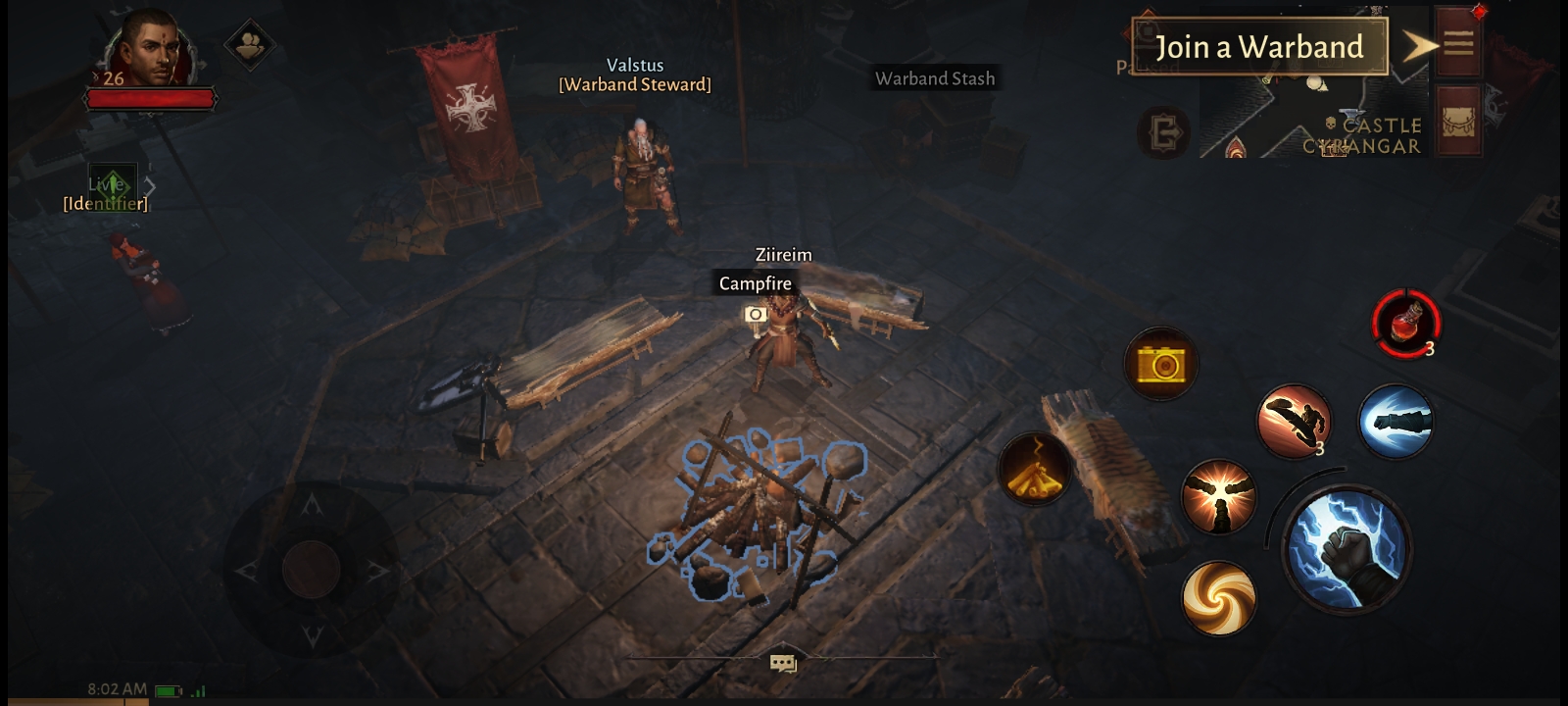
Task: Tap the virtual movement joystick
Action: pyautogui.click(x=312, y=569)
